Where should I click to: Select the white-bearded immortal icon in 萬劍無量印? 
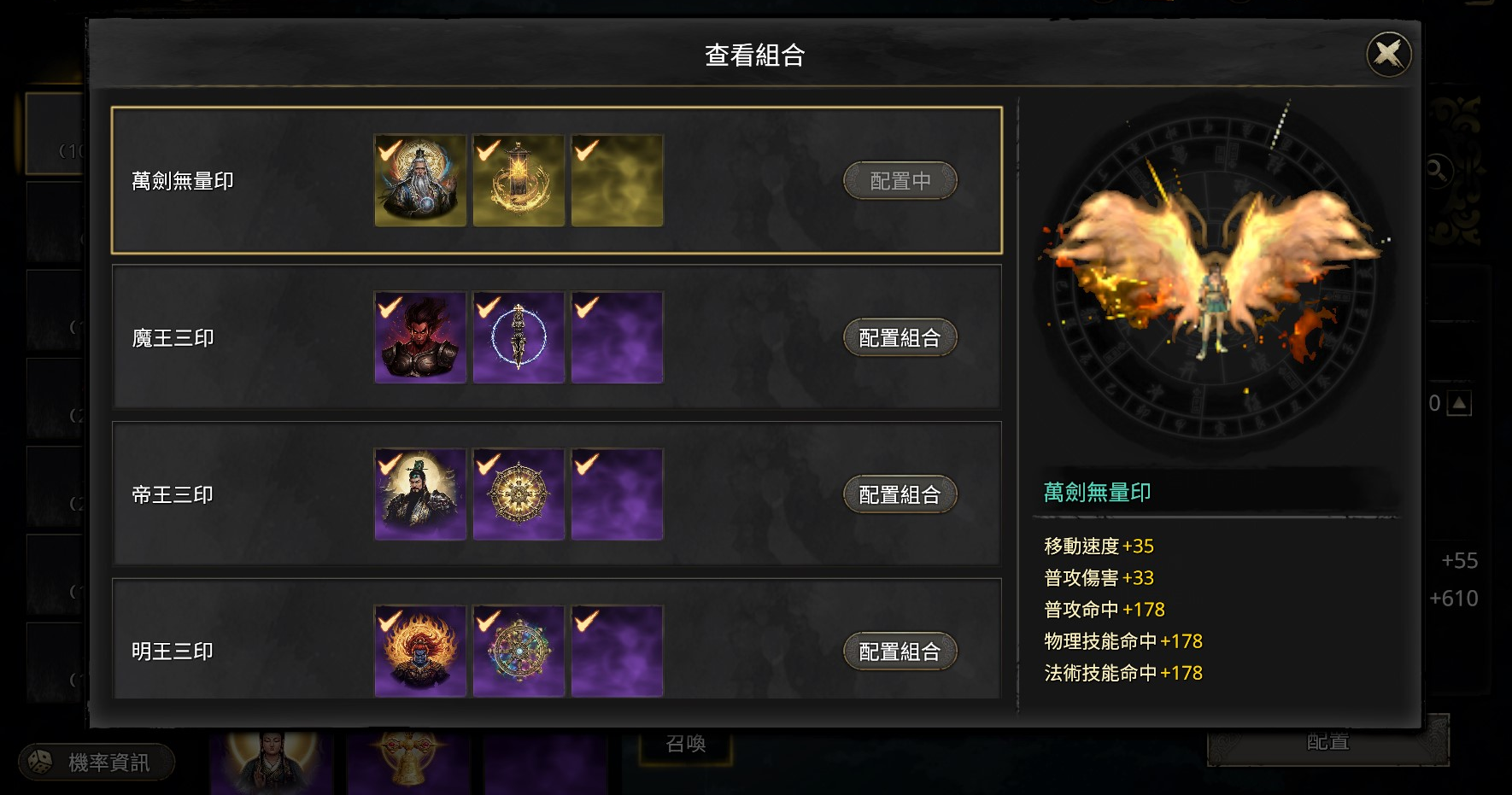(x=420, y=181)
